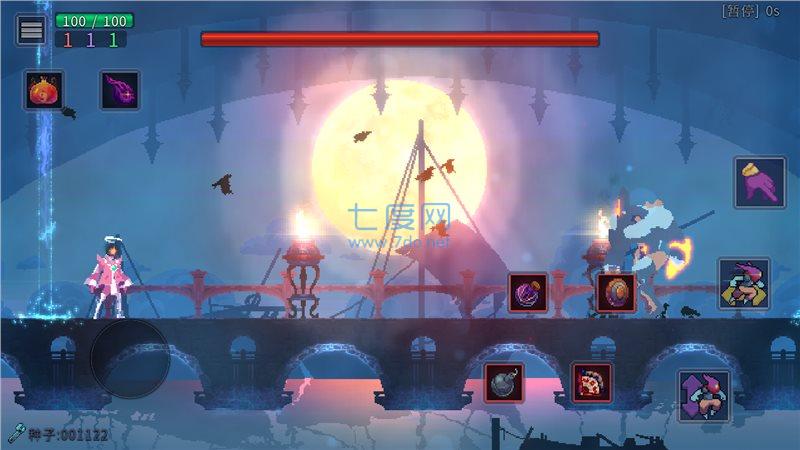Use the purple orb weapon slot
Screen dimensions: 800x450
click(x=528, y=292)
